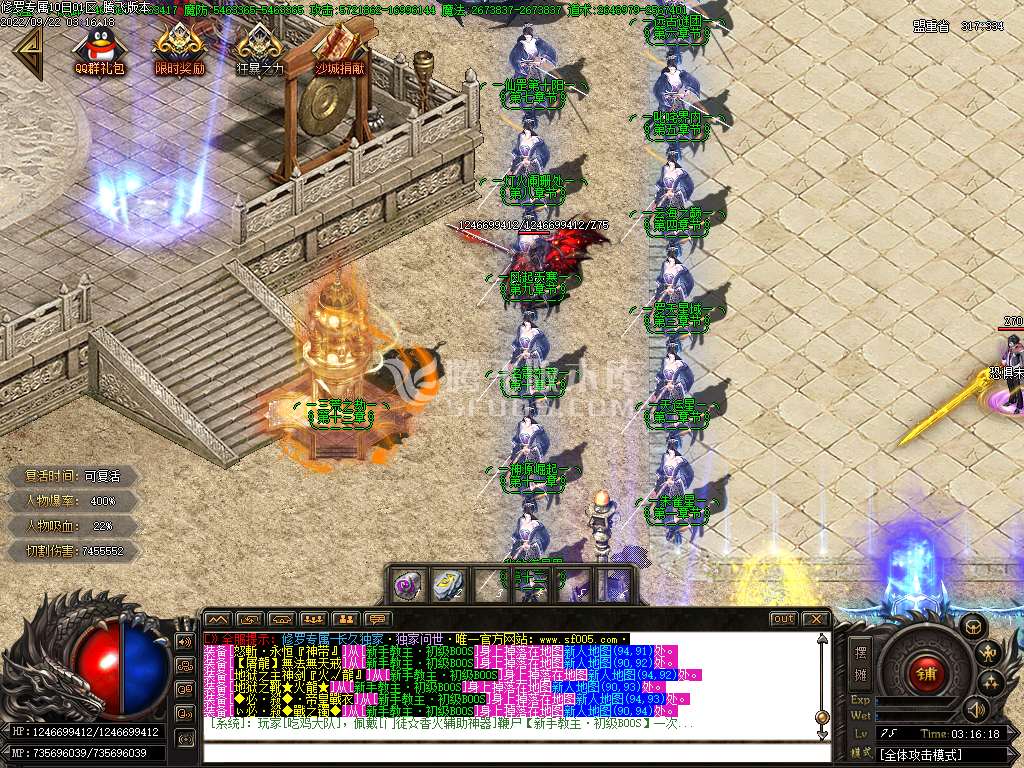
Task: Open the character figure icon on the right panel
Action: pos(990,655)
